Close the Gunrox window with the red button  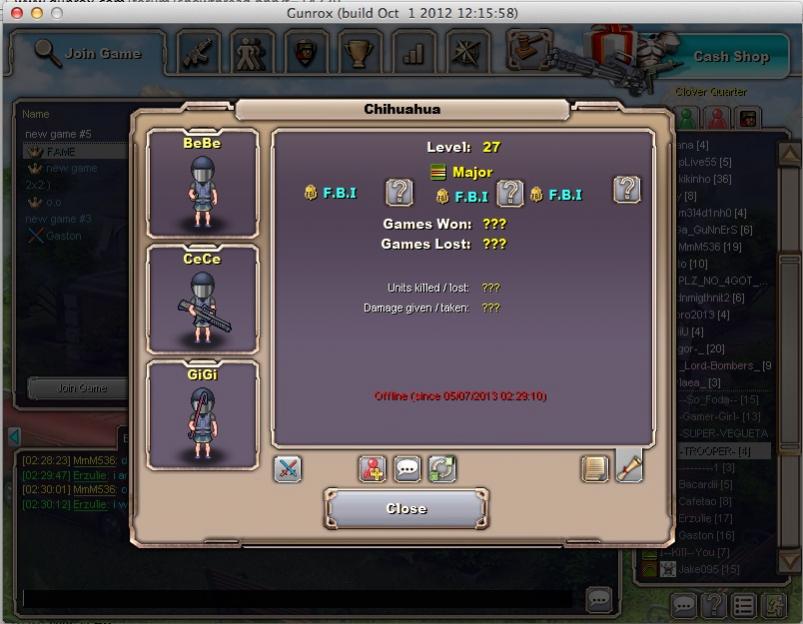14,13
